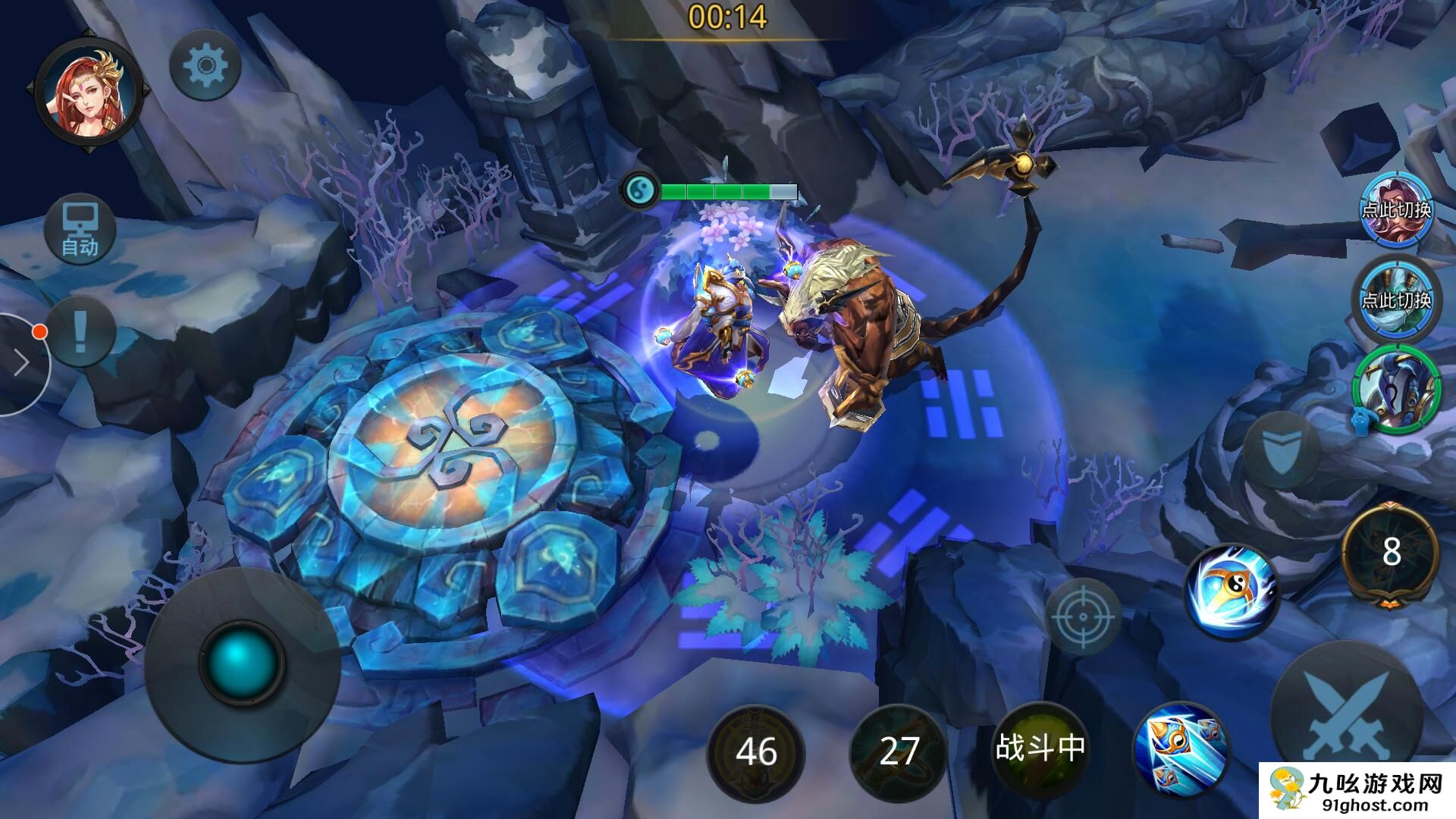The height and width of the screenshot is (819, 1456).
Task: Cast the yin-yang lightning skill
Action: (1232, 591)
